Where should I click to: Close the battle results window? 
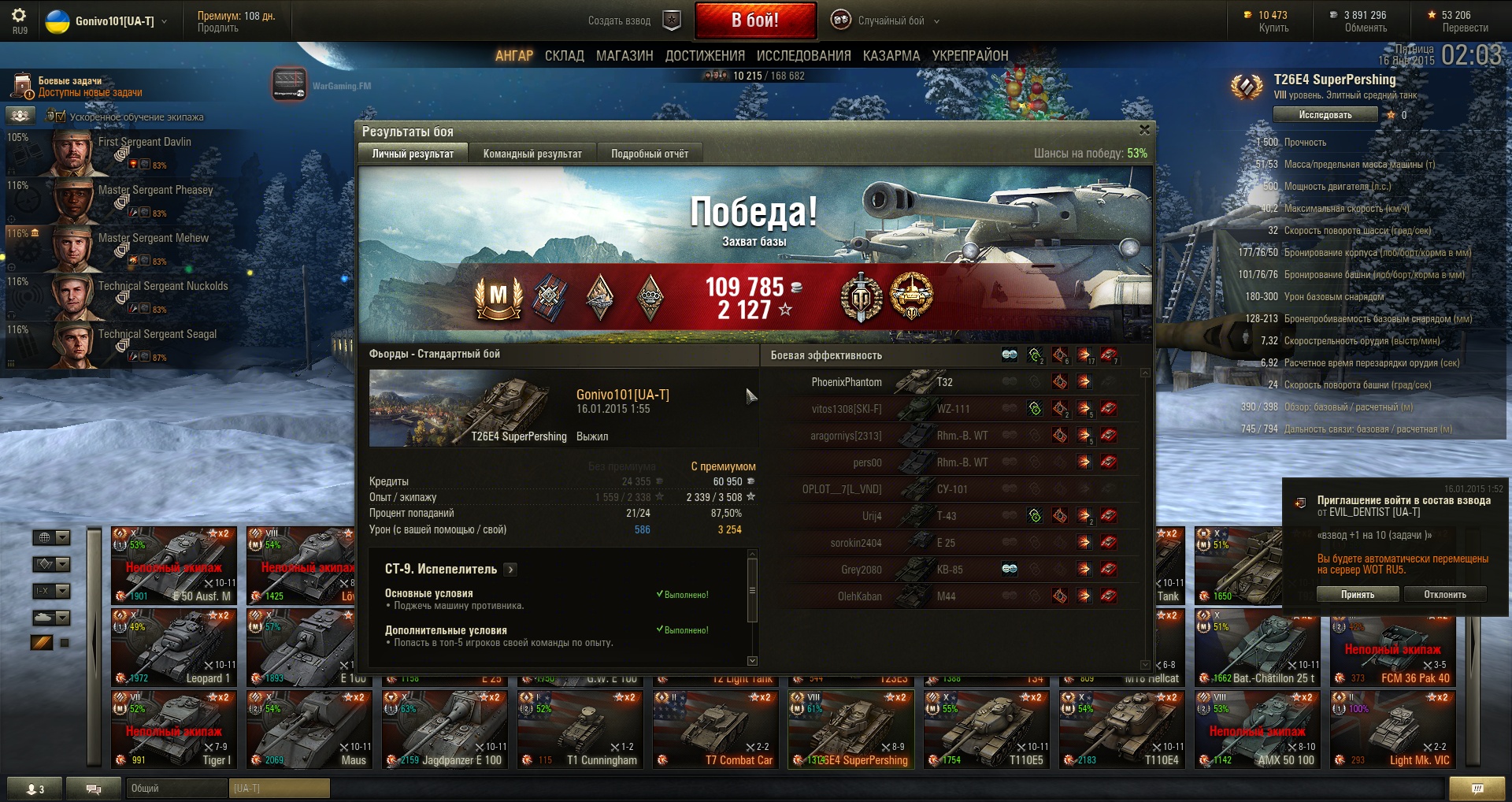coord(1144,130)
